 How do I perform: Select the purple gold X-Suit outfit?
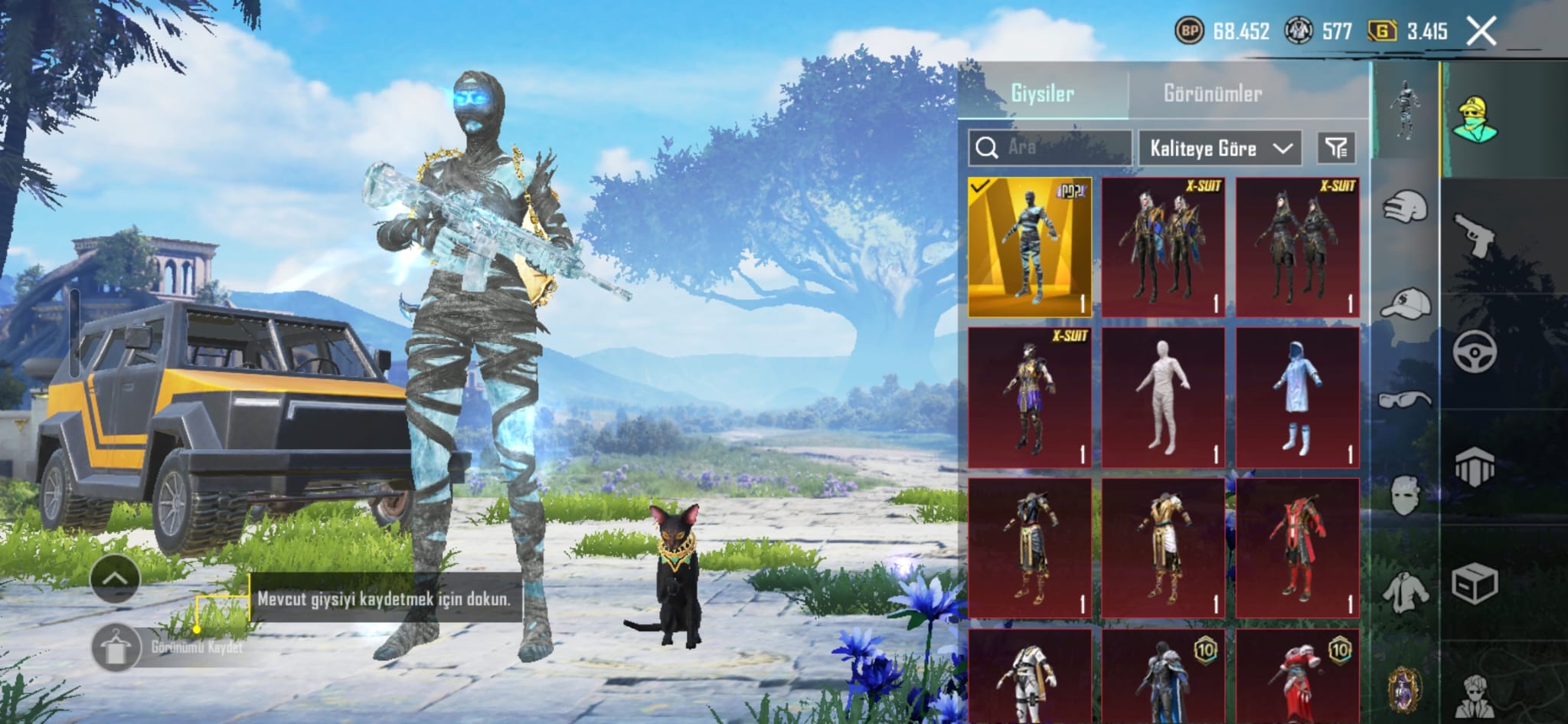tap(1029, 397)
